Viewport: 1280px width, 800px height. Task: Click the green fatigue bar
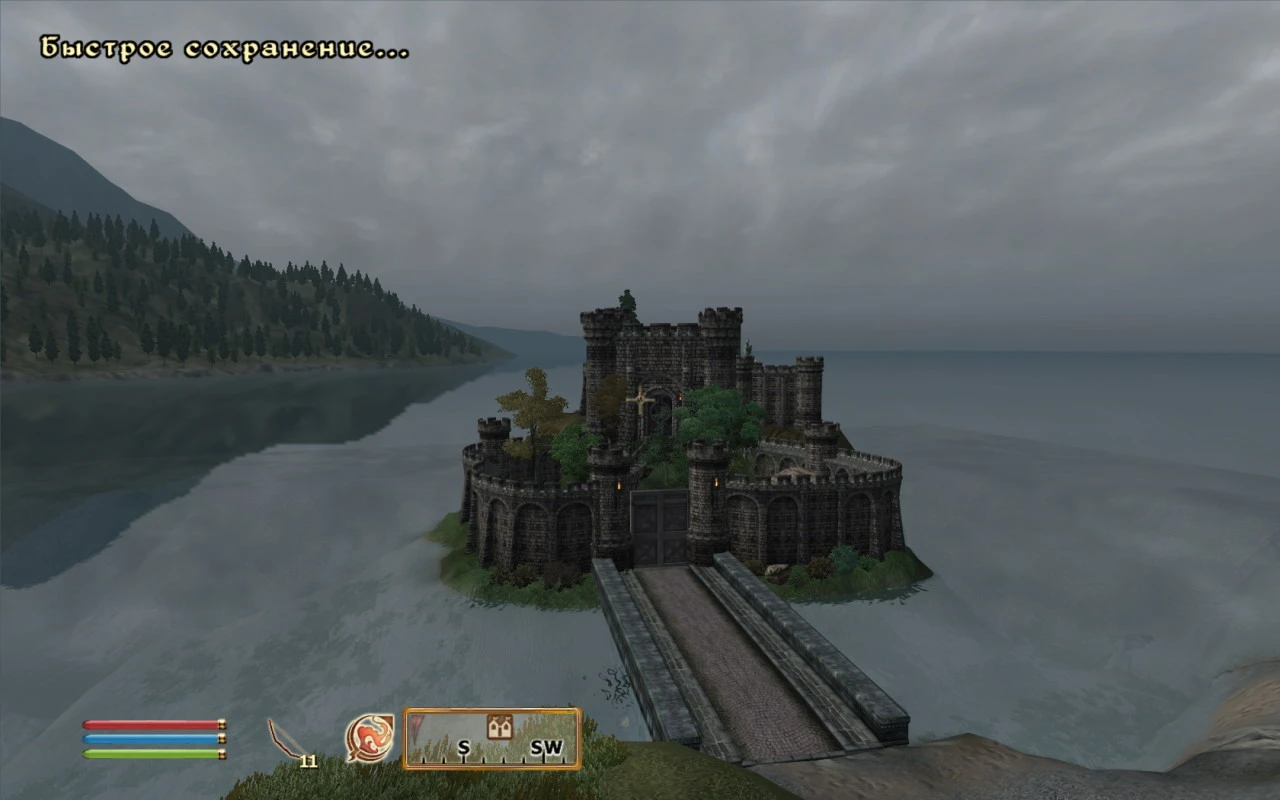[x=150, y=755]
